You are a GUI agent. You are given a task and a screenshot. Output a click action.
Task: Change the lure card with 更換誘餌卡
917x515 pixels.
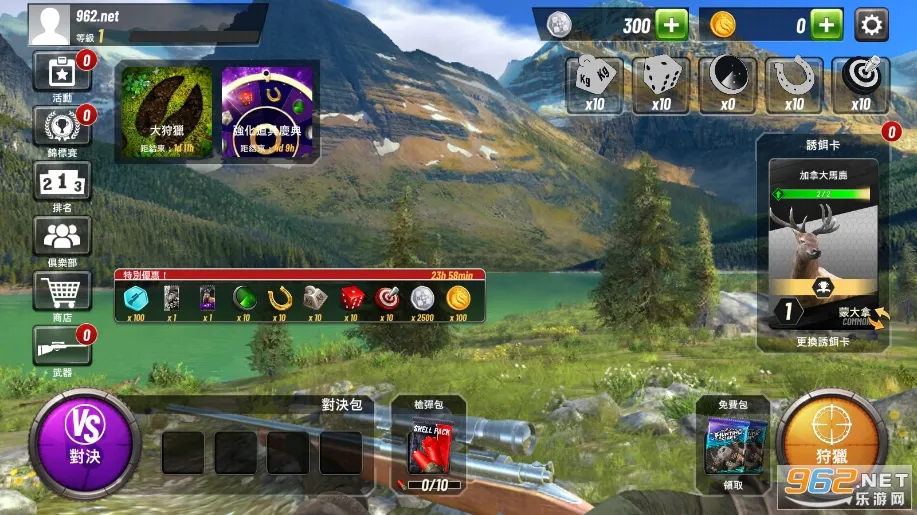click(822, 340)
